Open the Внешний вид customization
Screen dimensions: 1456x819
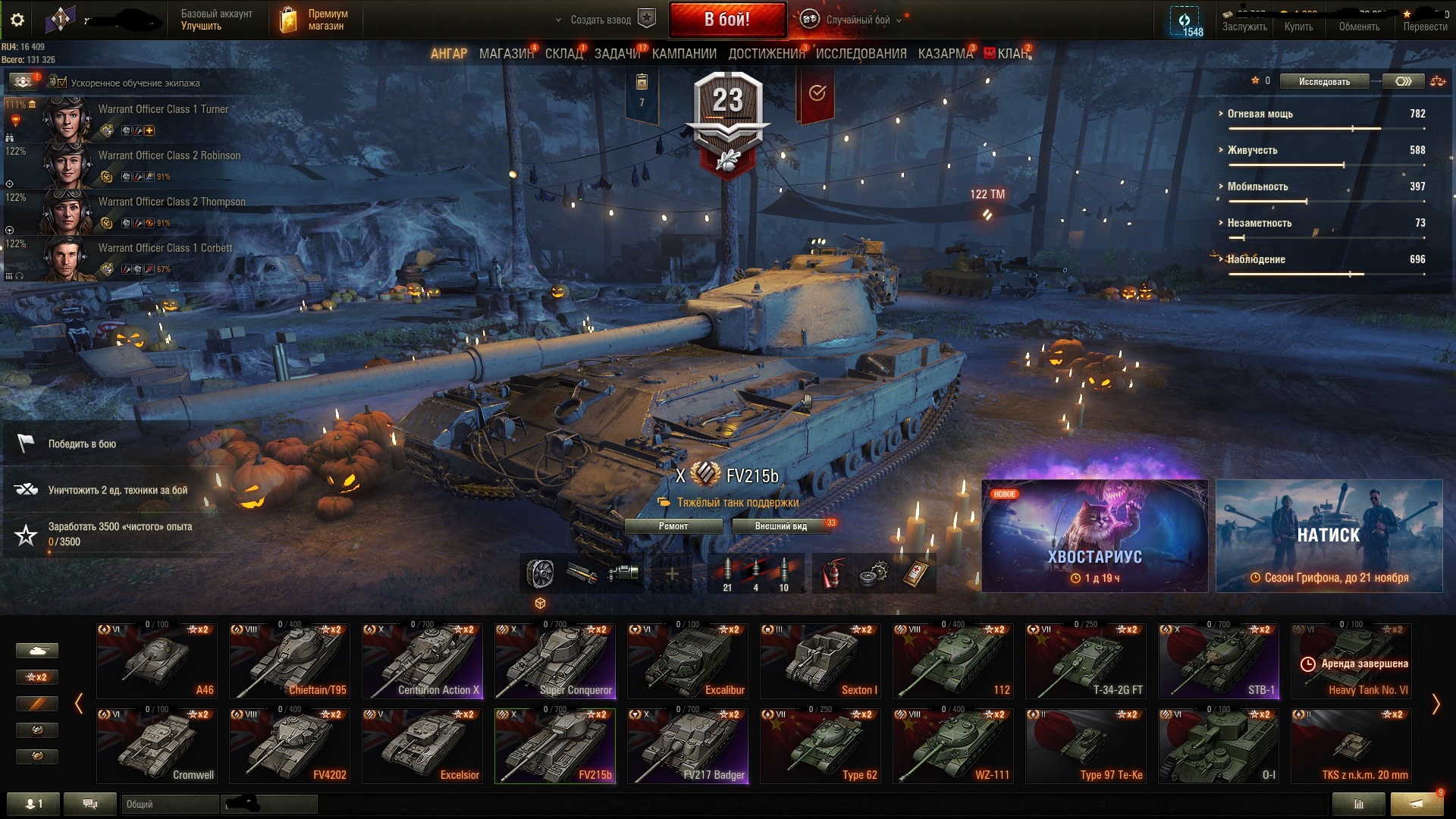tap(781, 526)
